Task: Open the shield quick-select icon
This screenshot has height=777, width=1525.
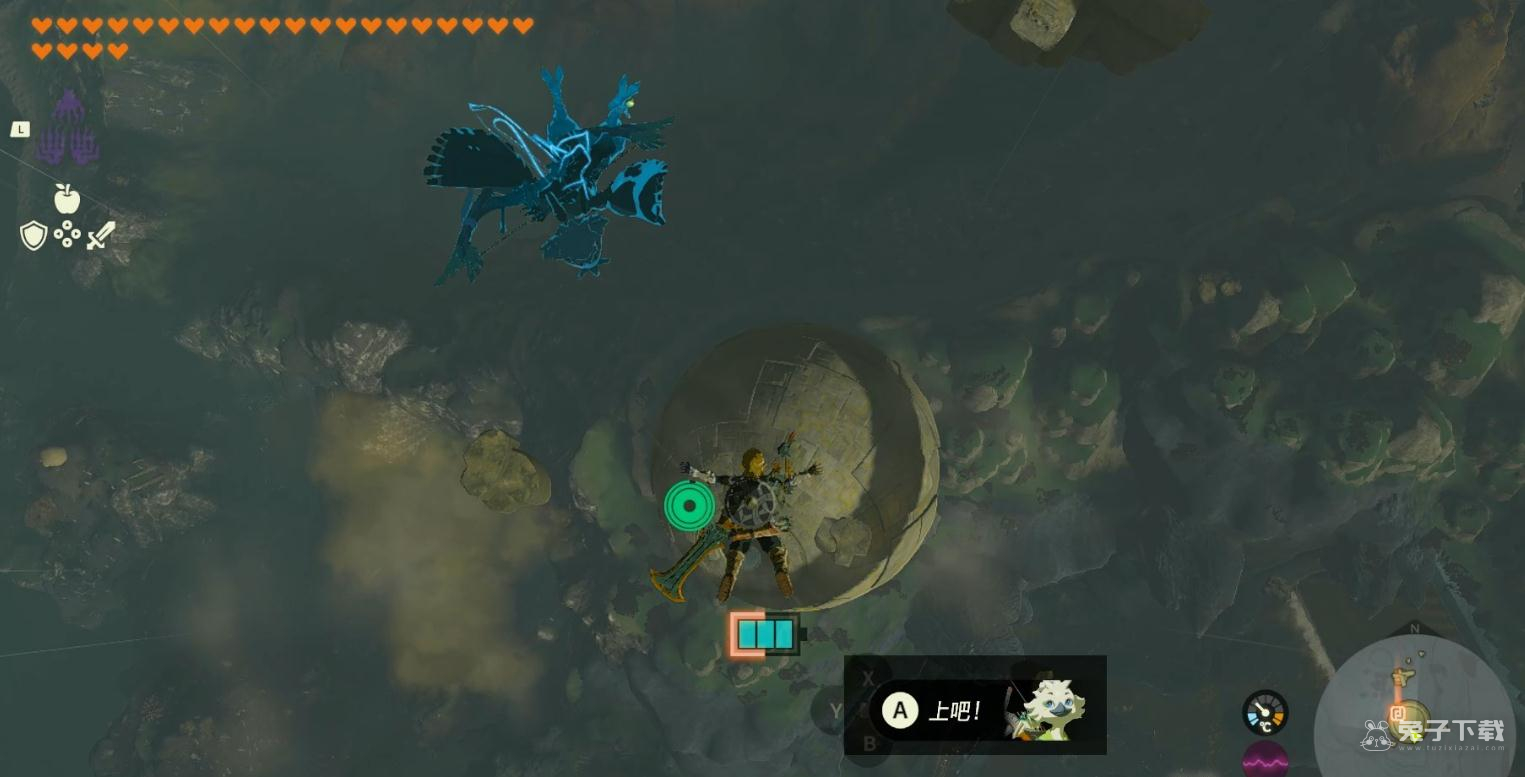Action: 34,236
